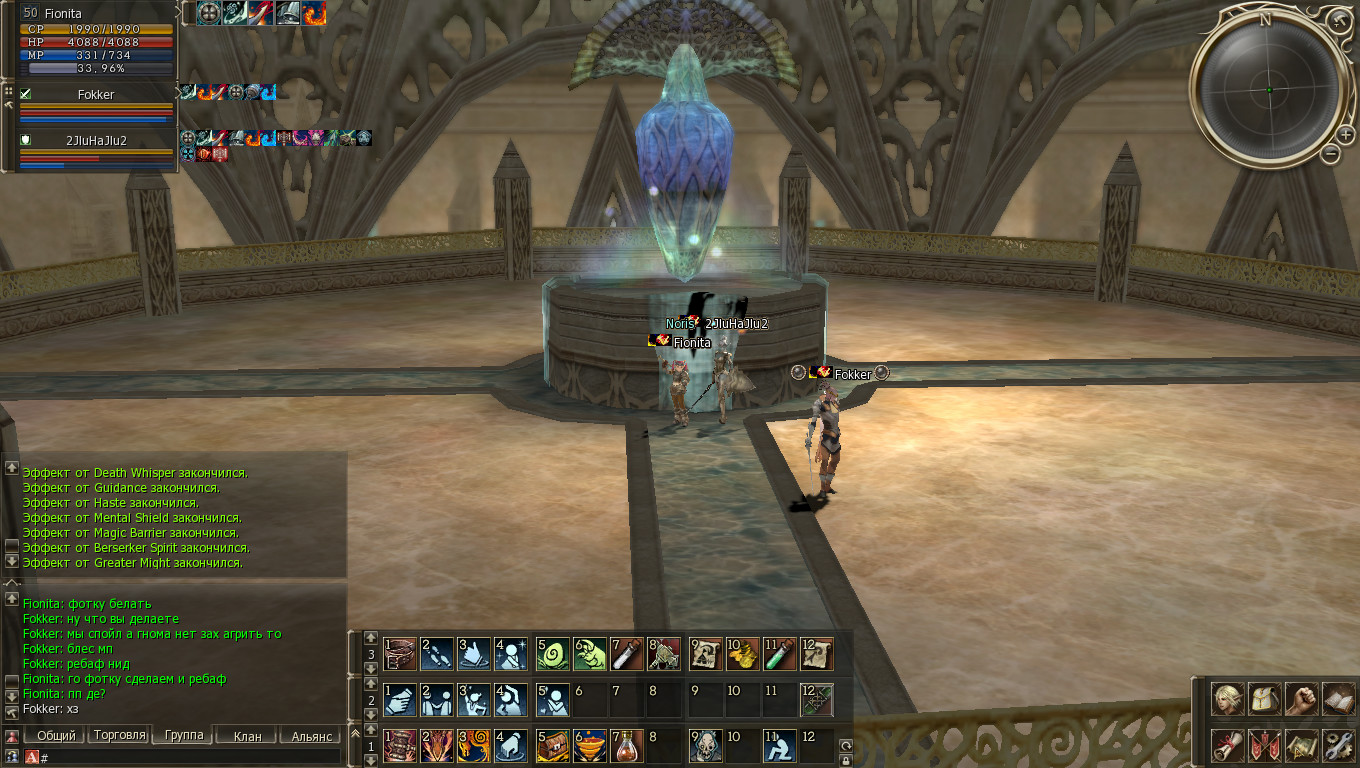The image size is (1360, 768).
Task: Open the map scroll icon
Action: tap(1301, 745)
